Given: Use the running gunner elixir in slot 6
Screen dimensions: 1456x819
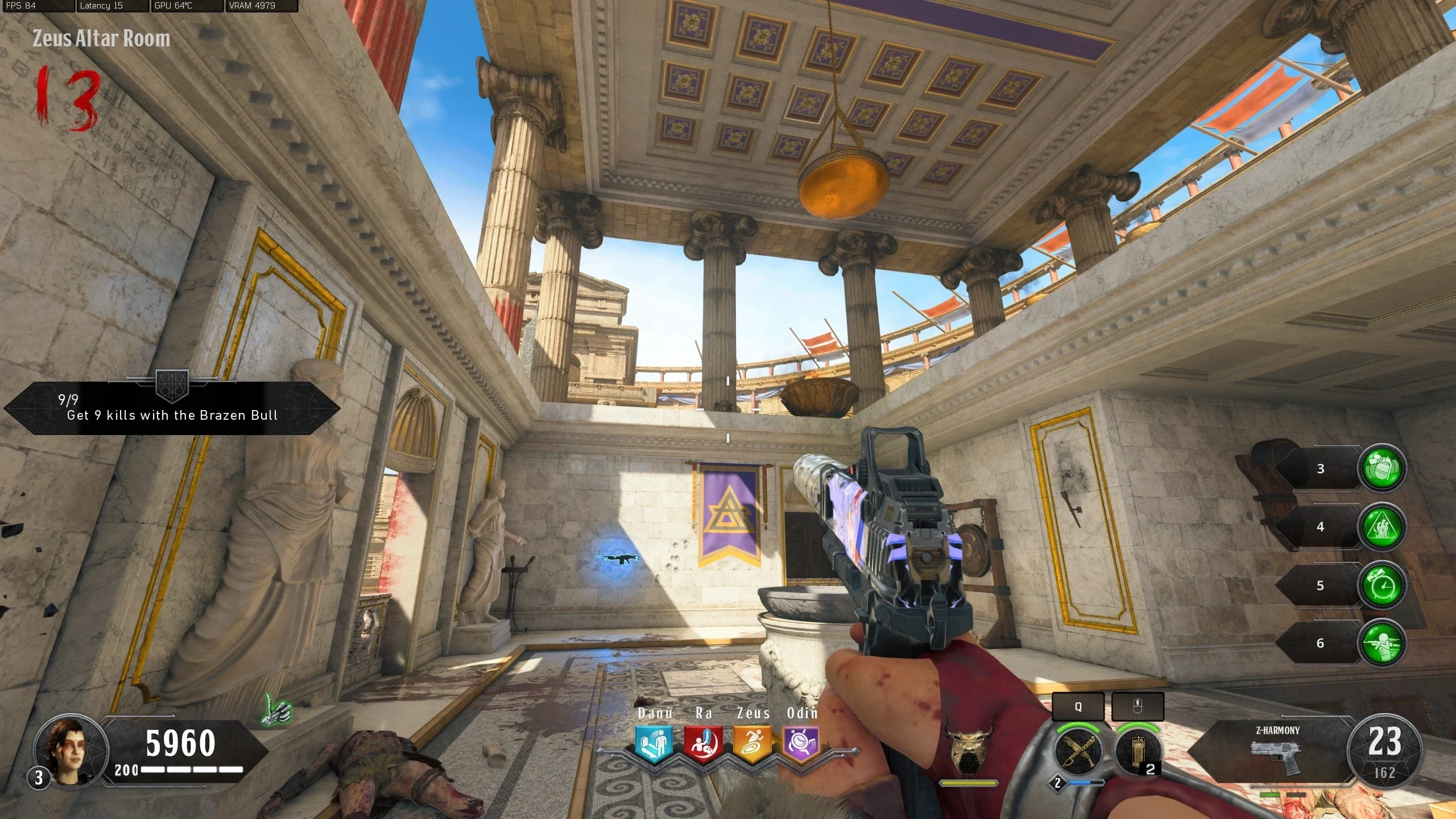Looking at the screenshot, I should point(1382,643).
